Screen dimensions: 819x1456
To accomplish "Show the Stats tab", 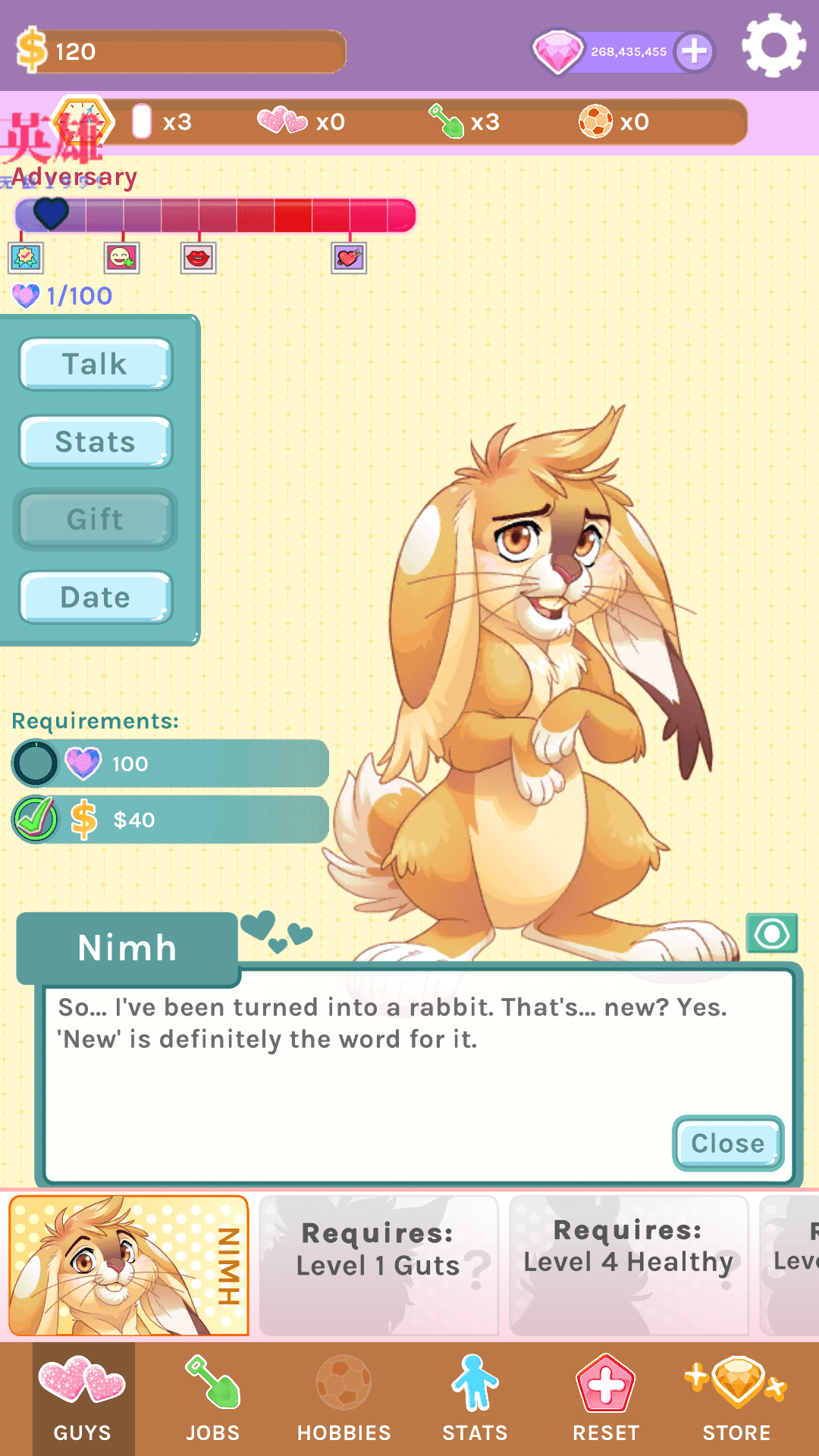I will [x=475, y=1400].
